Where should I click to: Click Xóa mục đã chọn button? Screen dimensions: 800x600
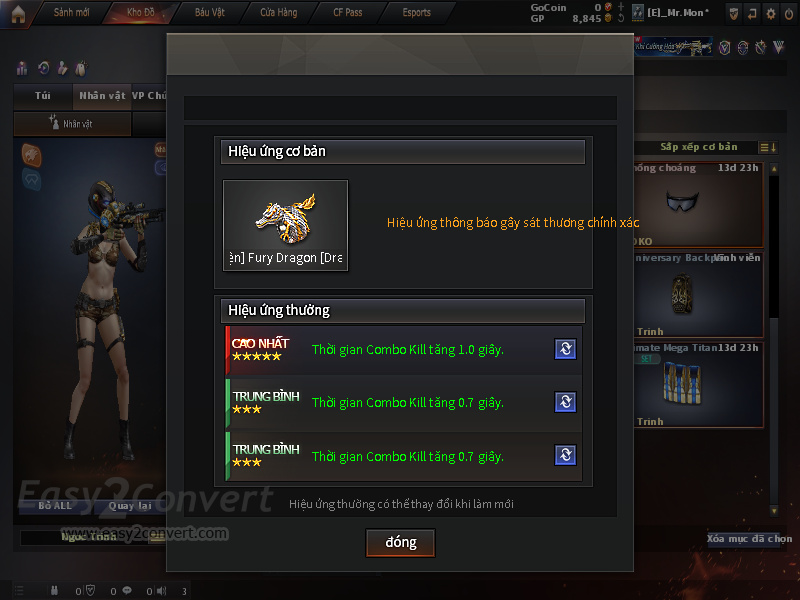748,539
